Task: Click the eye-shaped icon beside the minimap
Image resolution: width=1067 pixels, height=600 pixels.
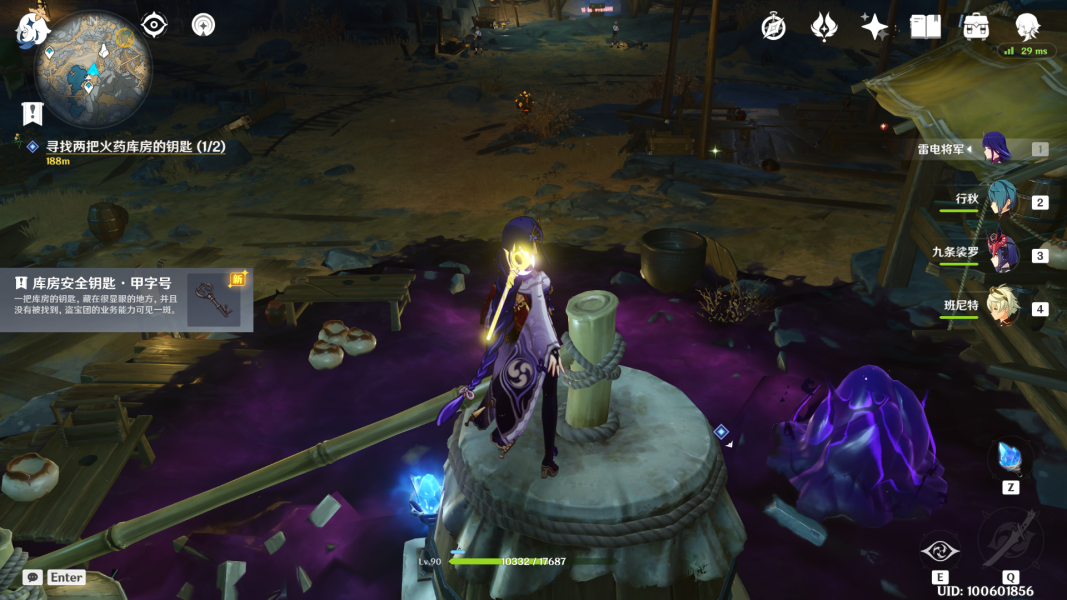Action: [154, 25]
